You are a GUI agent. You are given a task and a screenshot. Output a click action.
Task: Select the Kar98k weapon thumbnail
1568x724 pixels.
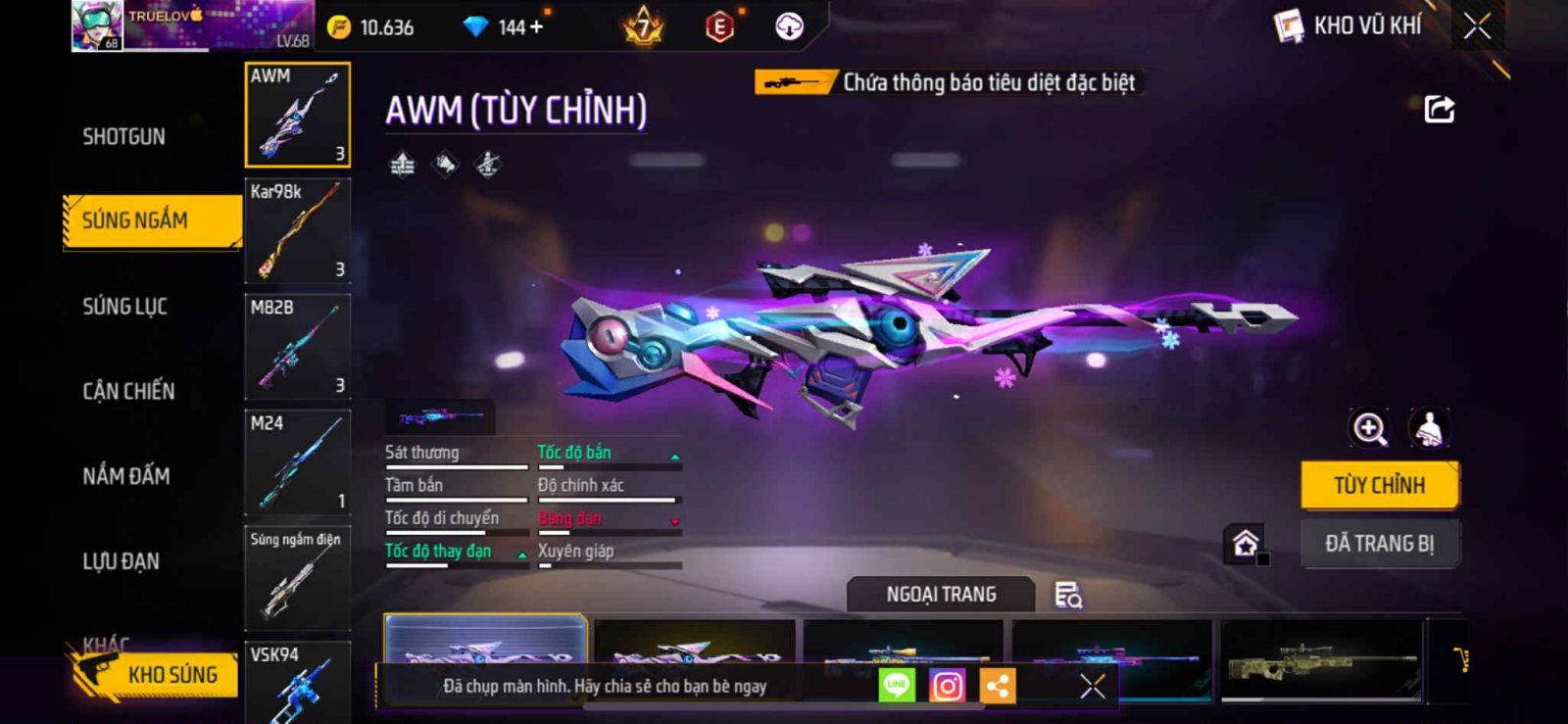click(297, 230)
